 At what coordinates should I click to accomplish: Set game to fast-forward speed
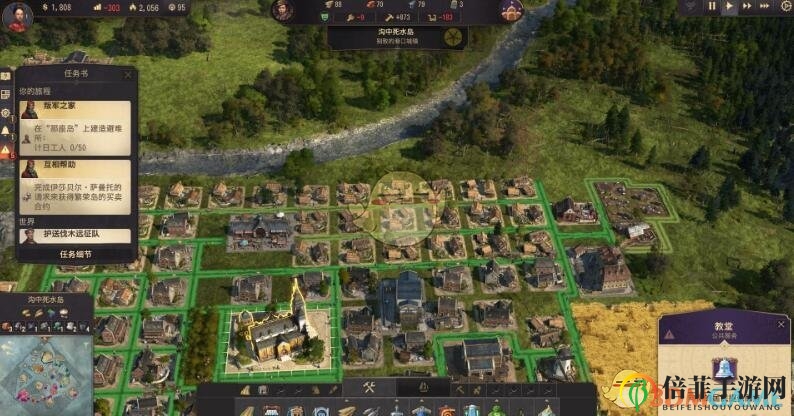(x=746, y=7)
